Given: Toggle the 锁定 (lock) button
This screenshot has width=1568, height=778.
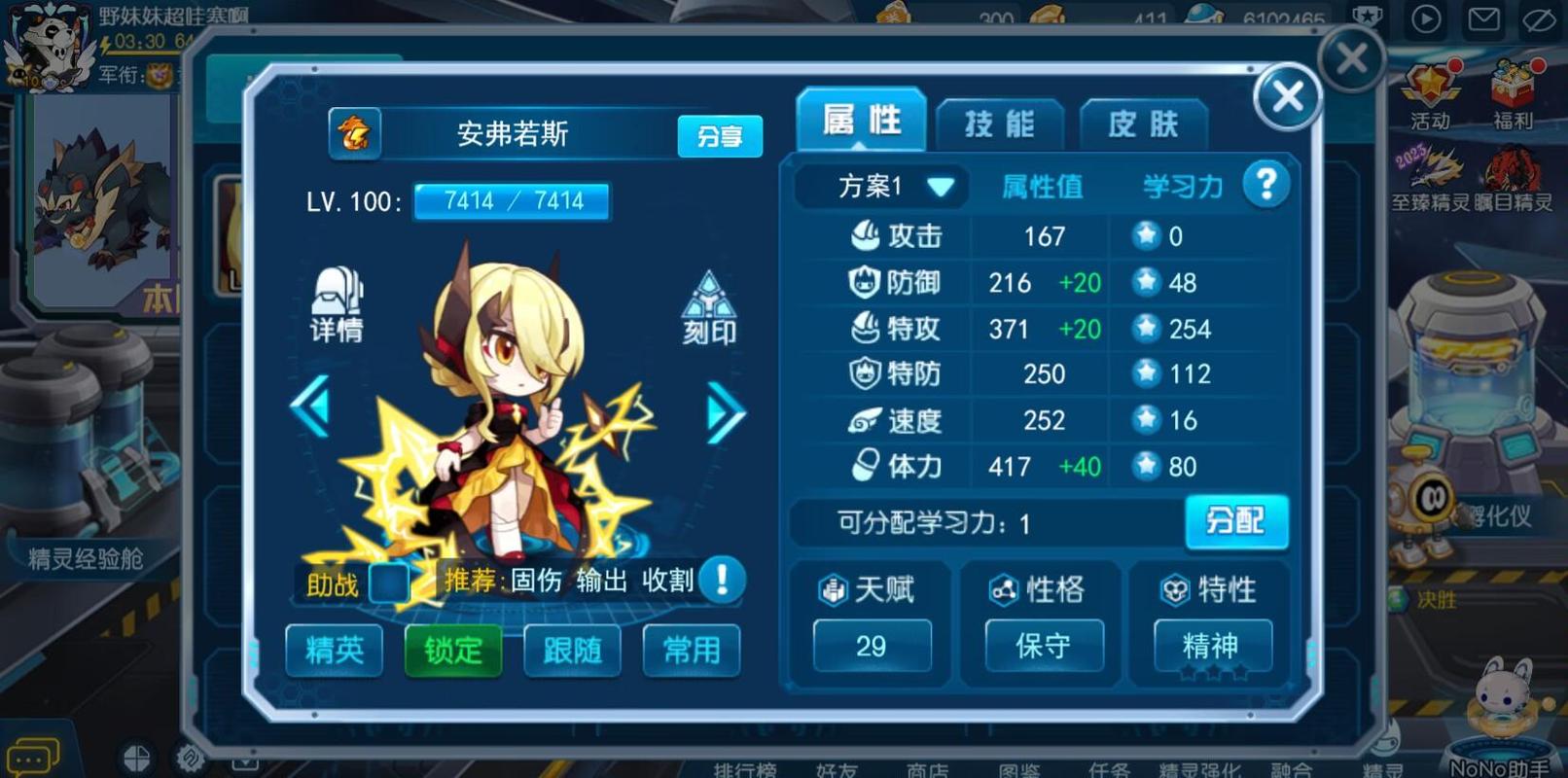Looking at the screenshot, I should tap(452, 652).
